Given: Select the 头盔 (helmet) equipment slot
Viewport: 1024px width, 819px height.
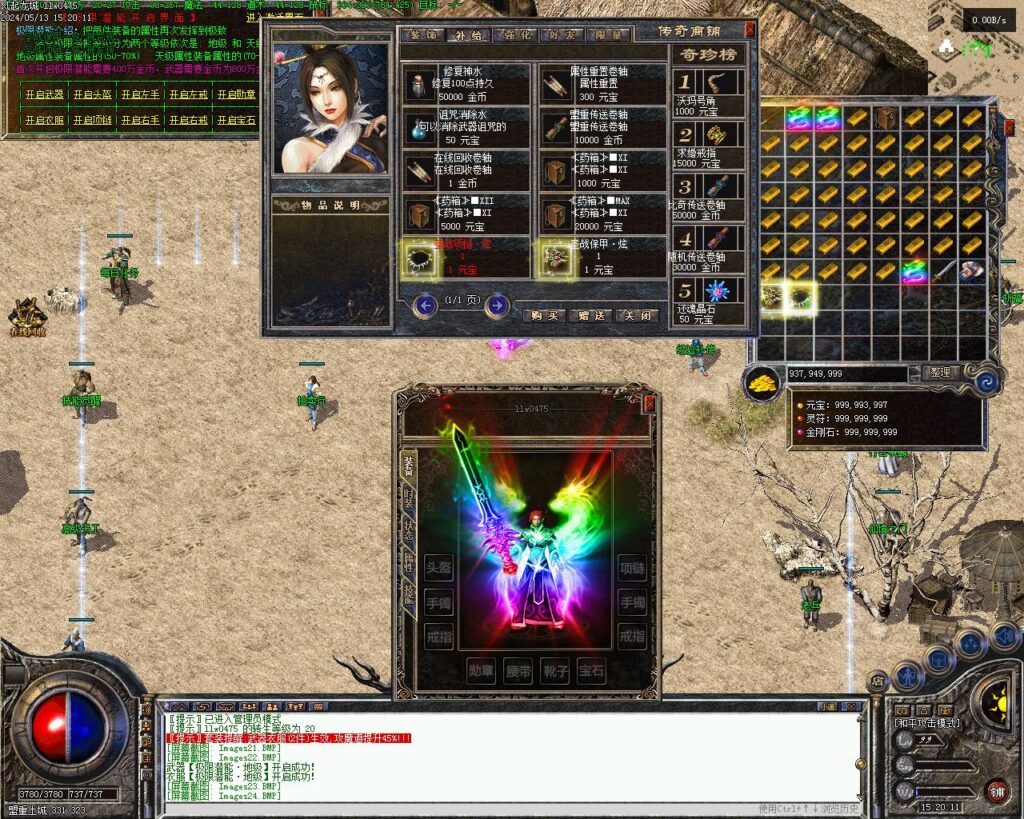Looking at the screenshot, I should click(438, 568).
